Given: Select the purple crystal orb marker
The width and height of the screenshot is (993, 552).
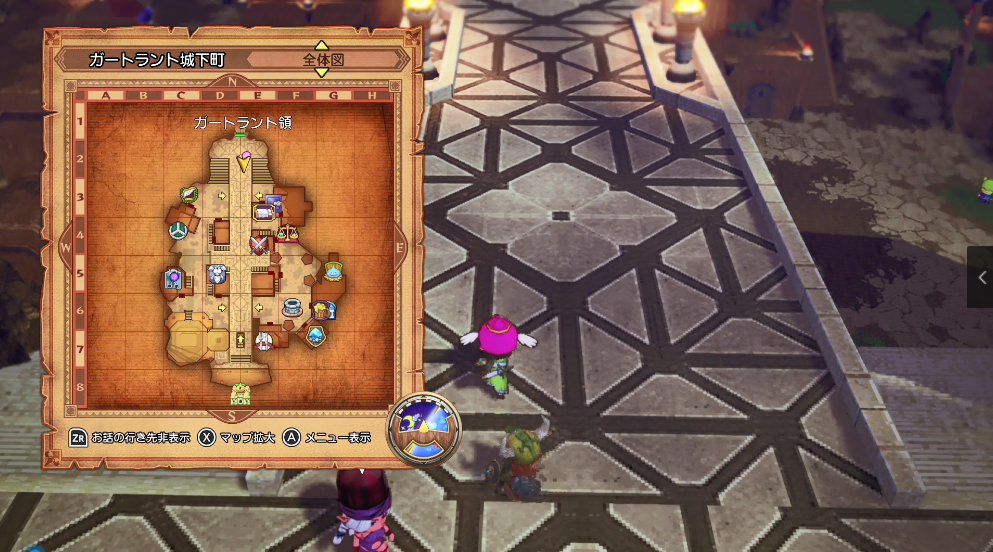Looking at the screenshot, I should [174, 279].
